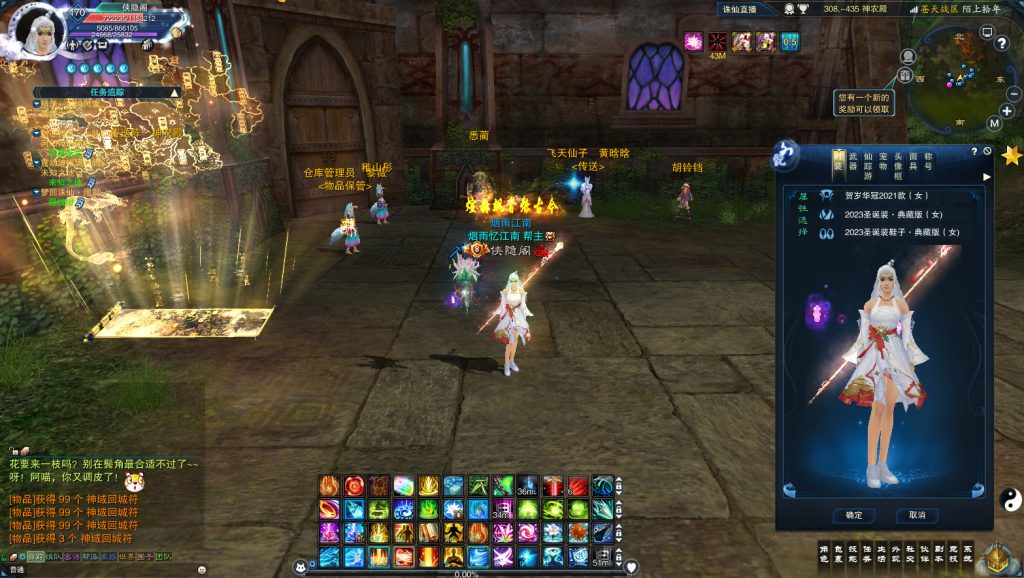Switch to the 武器 weapon tab
Viewport: 1024px width, 578px height.
[x=853, y=160]
